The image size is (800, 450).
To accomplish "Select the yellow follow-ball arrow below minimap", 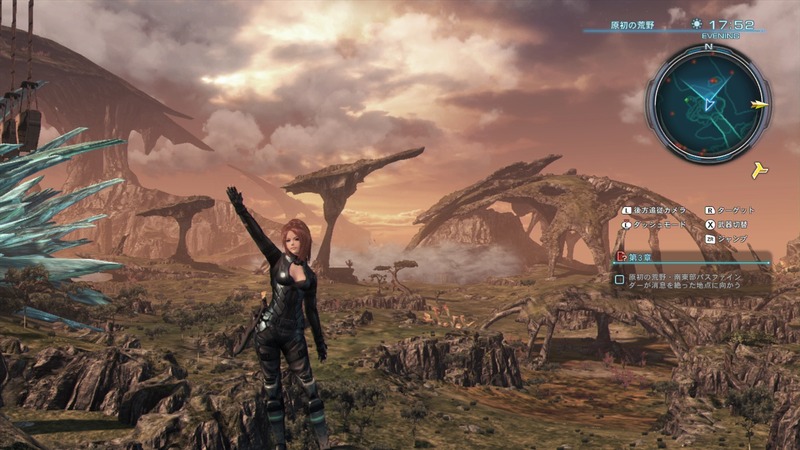I will (760, 169).
